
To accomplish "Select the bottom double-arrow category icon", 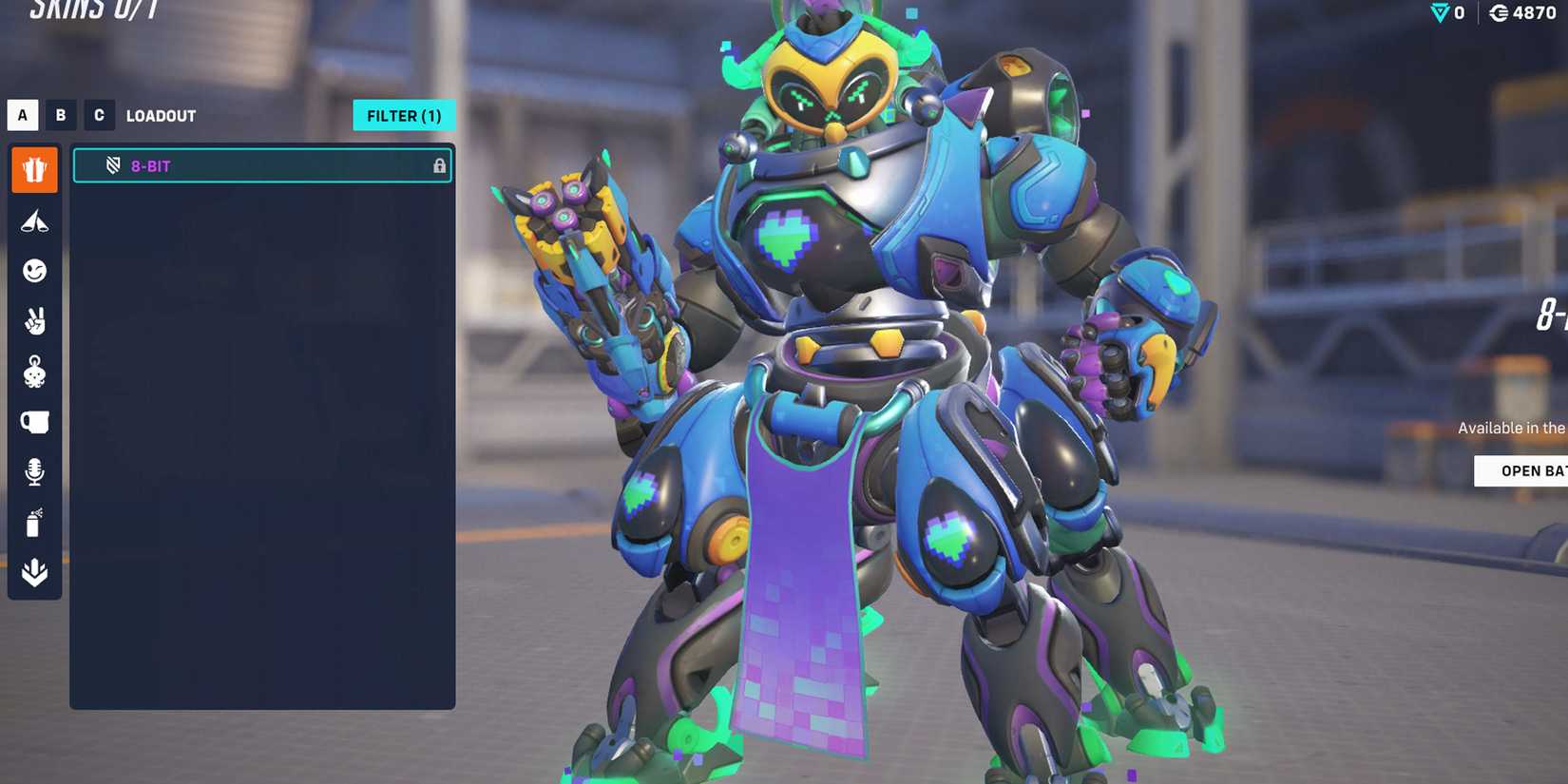I will pyautogui.click(x=34, y=572).
